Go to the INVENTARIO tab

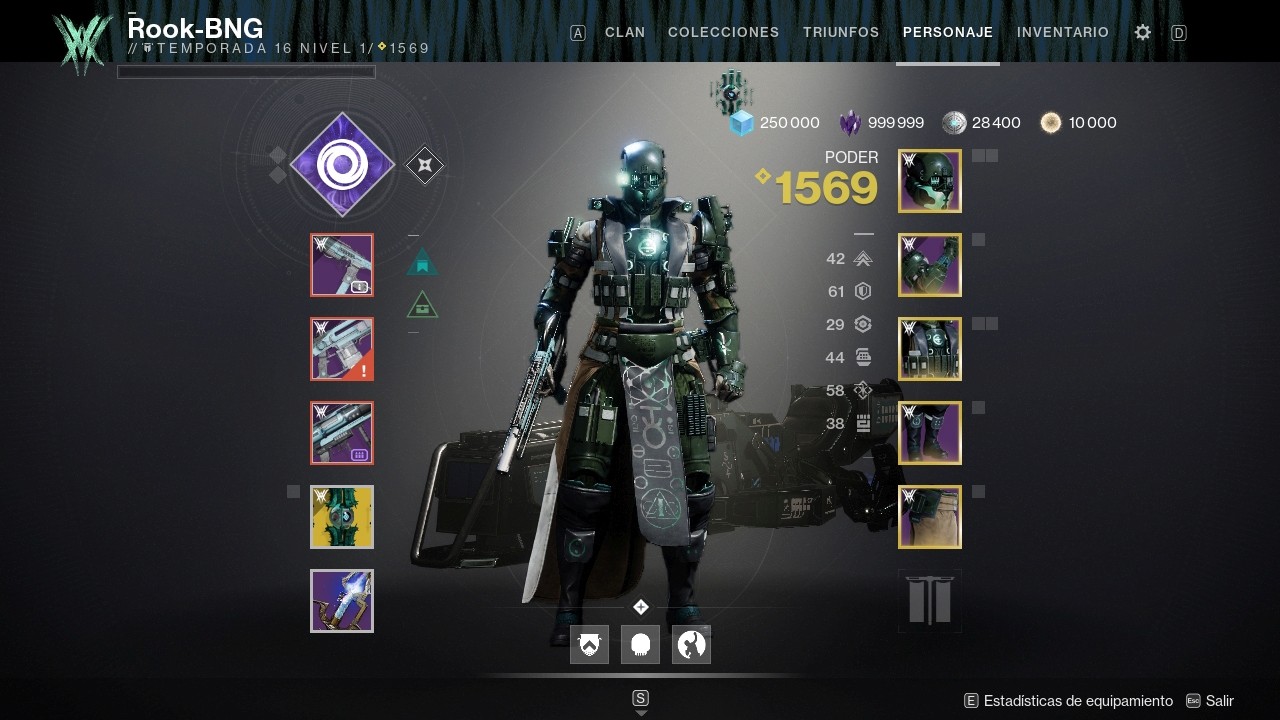[x=1062, y=32]
